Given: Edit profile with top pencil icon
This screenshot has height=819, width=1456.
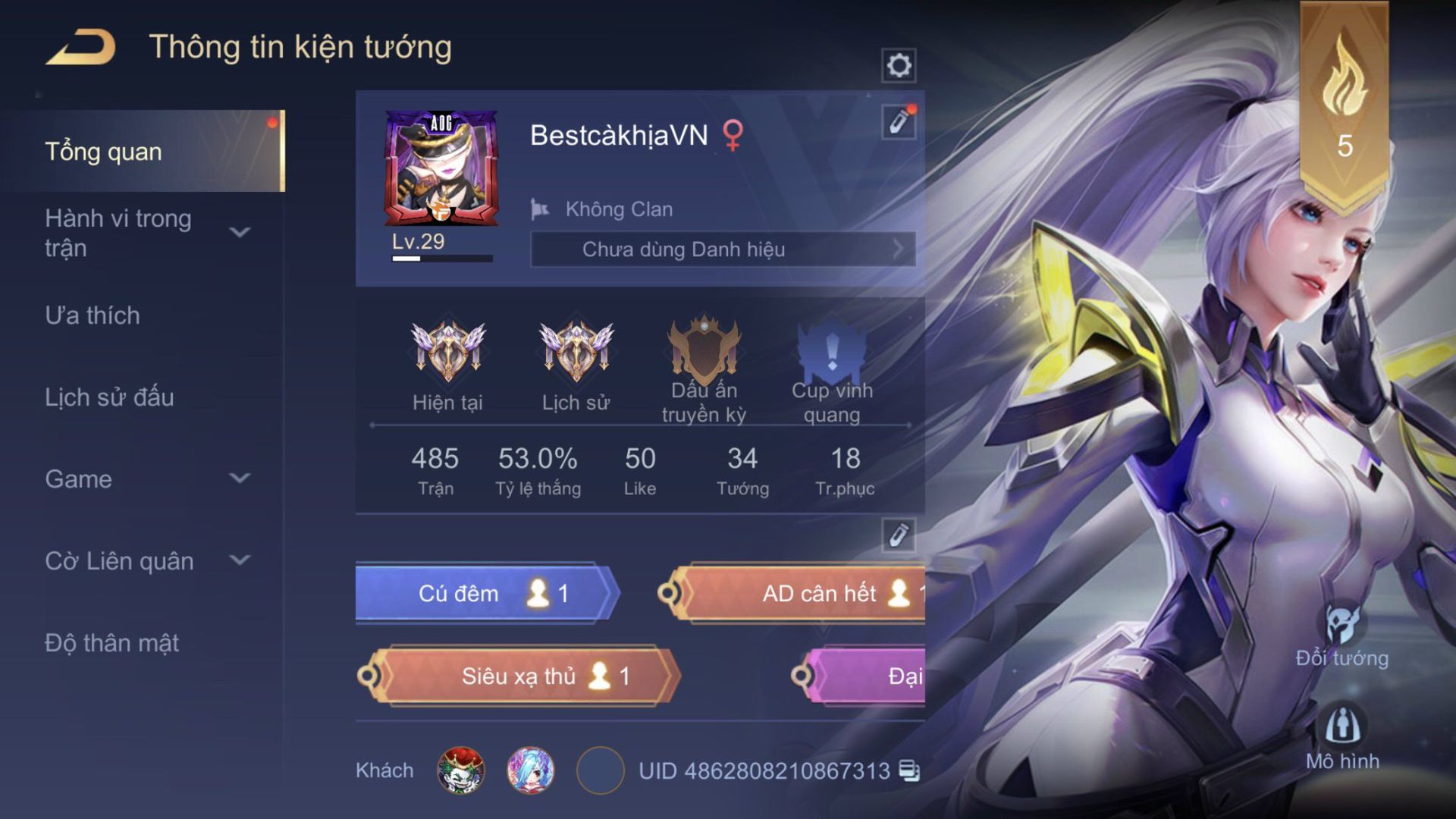Looking at the screenshot, I should [x=899, y=121].
